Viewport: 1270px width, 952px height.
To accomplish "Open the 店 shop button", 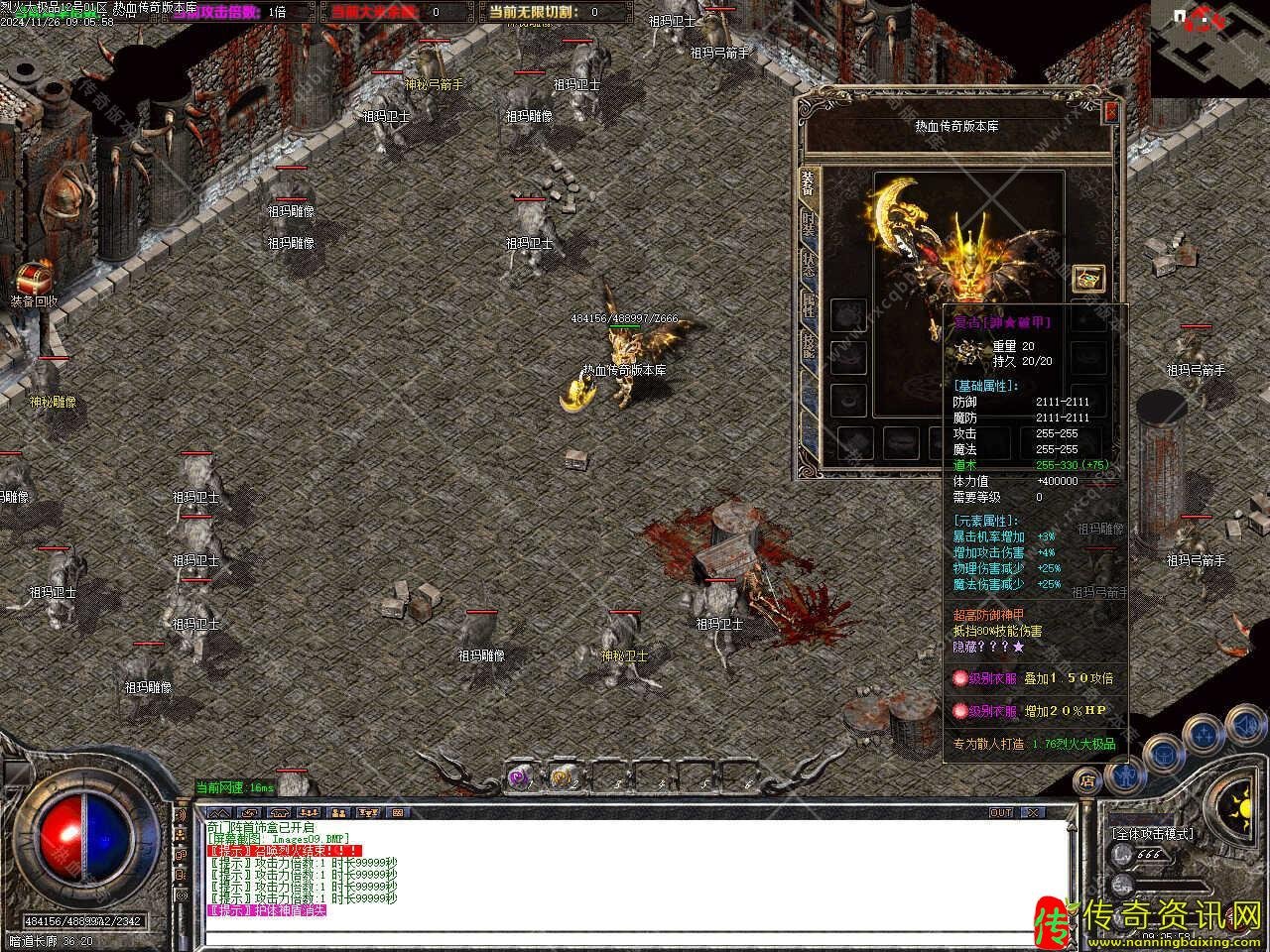I will click(x=1087, y=780).
